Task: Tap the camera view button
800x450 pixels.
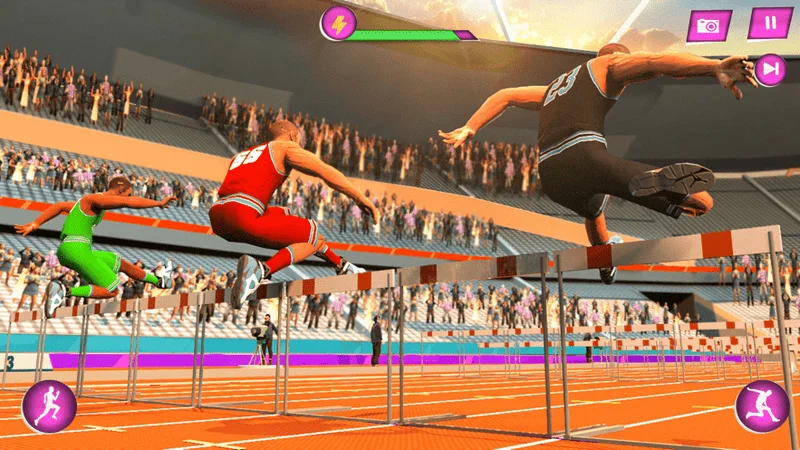Action: (709, 26)
